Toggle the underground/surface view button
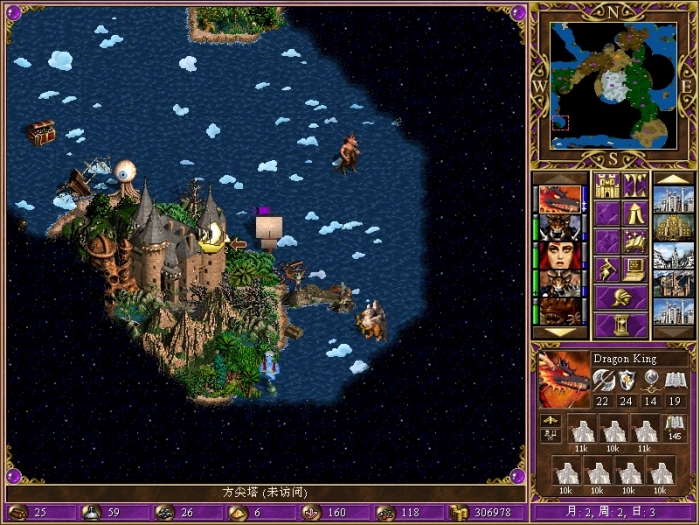The width and height of the screenshot is (700, 525). tap(634, 185)
